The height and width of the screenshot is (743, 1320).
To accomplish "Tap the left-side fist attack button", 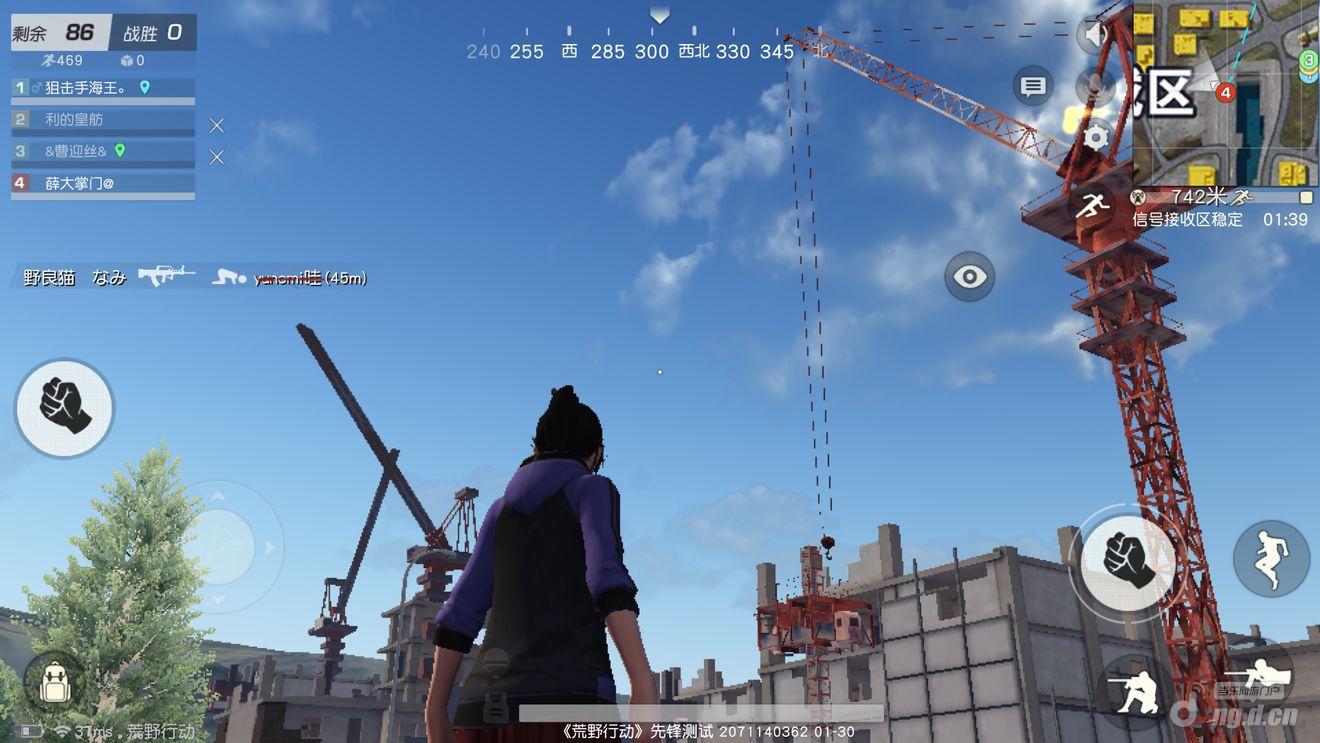I will (x=64, y=407).
